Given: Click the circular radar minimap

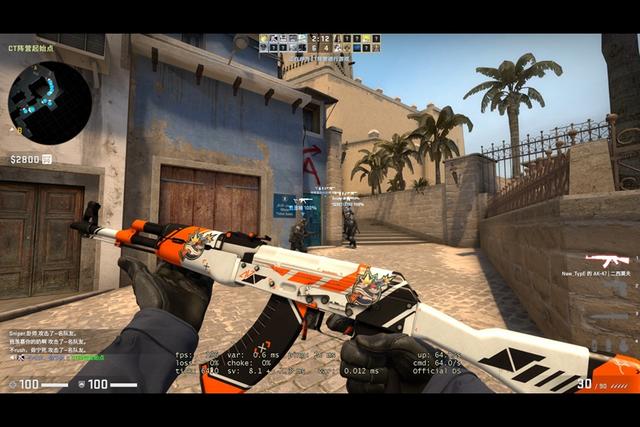Looking at the screenshot, I should [49, 103].
